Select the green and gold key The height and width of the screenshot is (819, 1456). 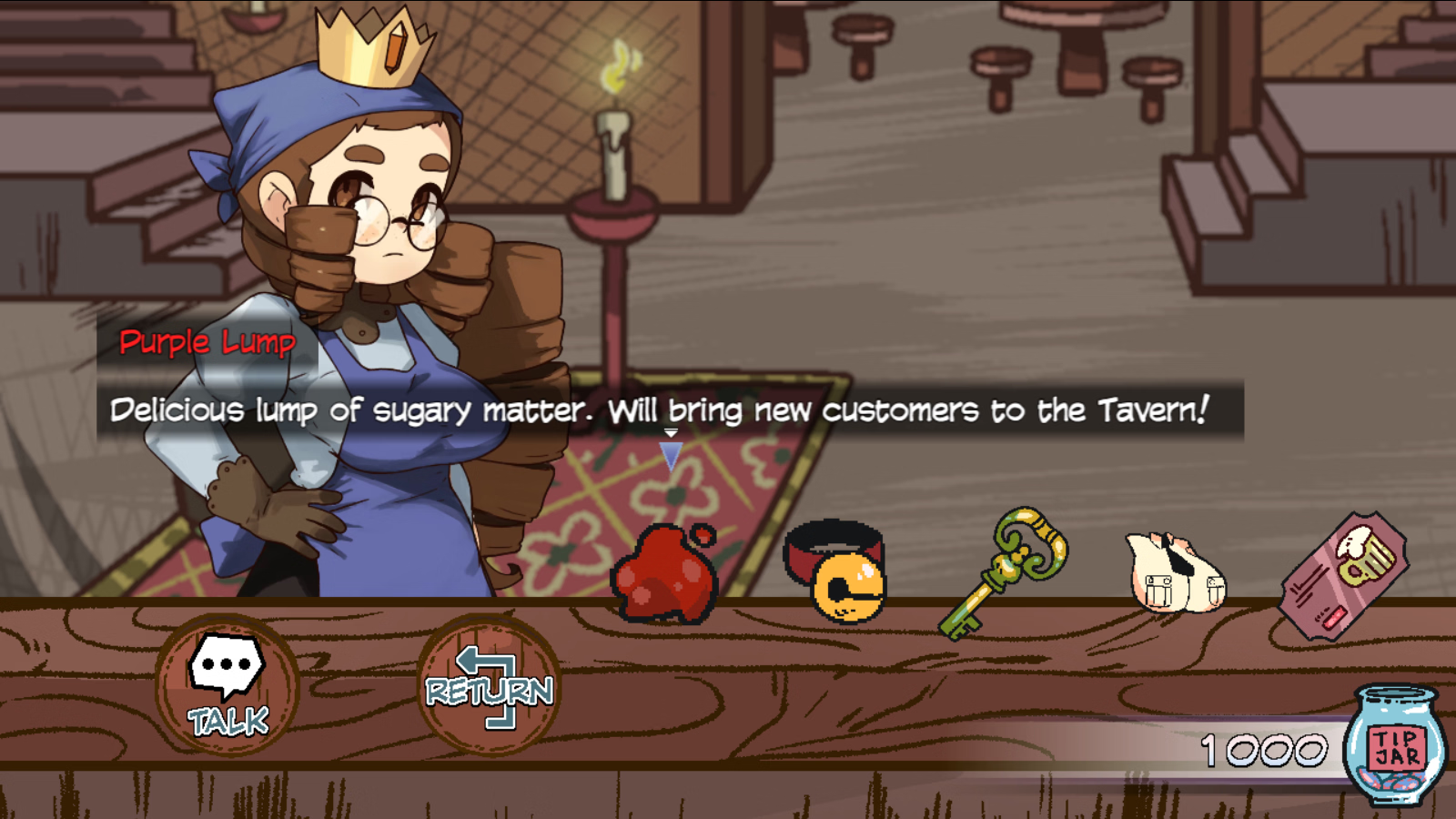1004,570
